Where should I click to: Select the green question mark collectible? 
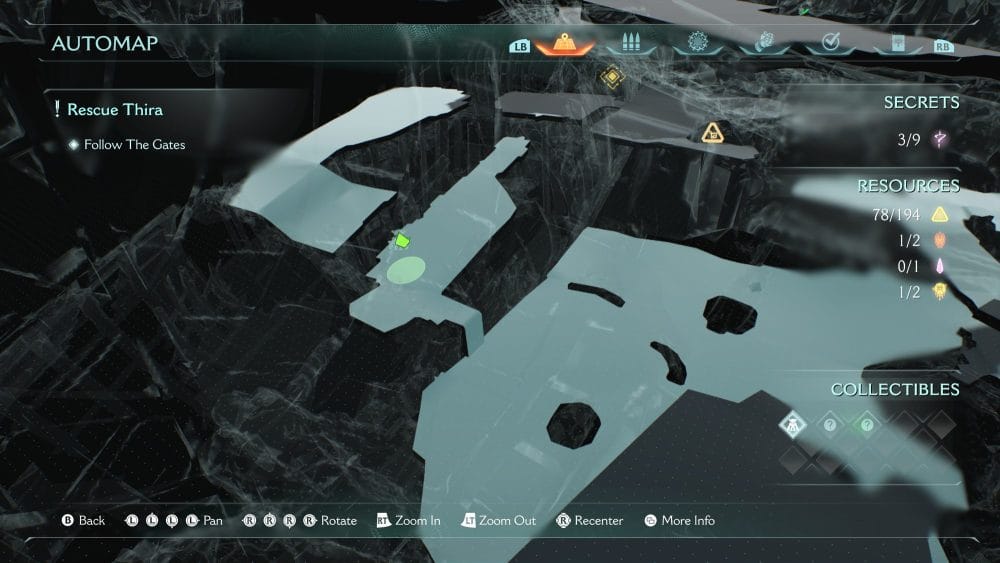pyautogui.click(x=866, y=424)
